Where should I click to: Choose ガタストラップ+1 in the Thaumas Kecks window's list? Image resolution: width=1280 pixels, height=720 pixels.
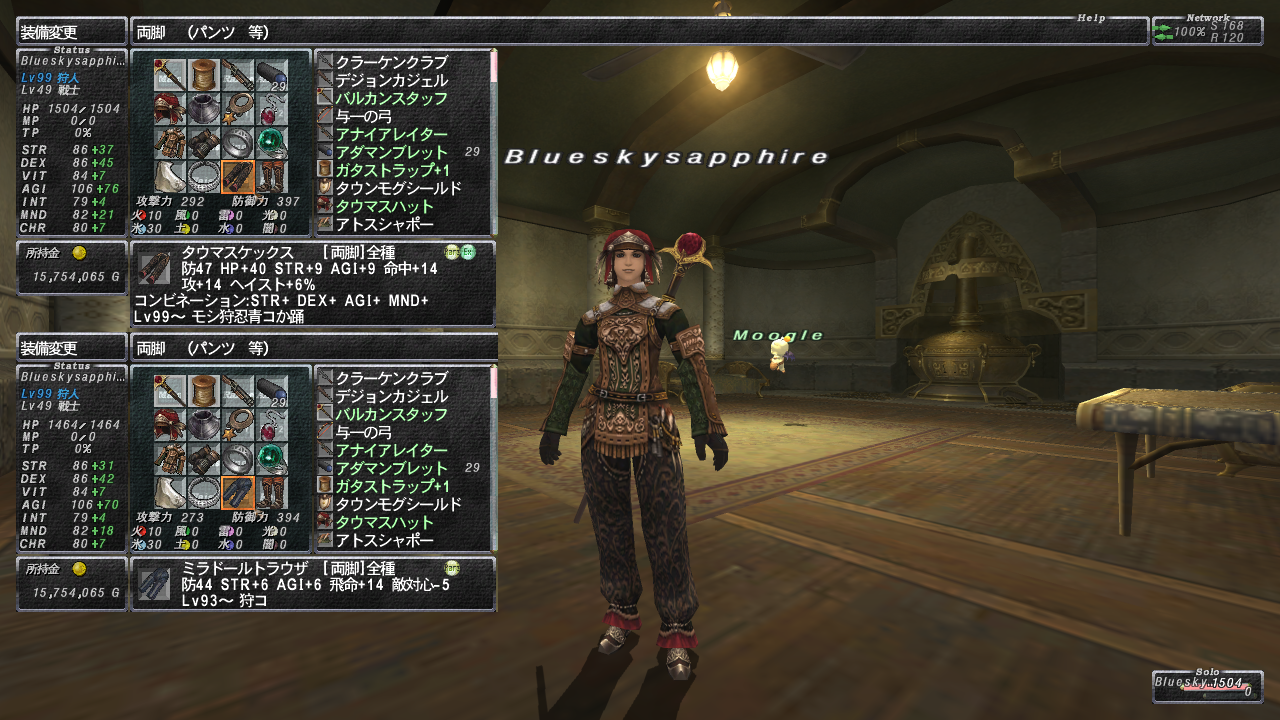tap(391, 170)
